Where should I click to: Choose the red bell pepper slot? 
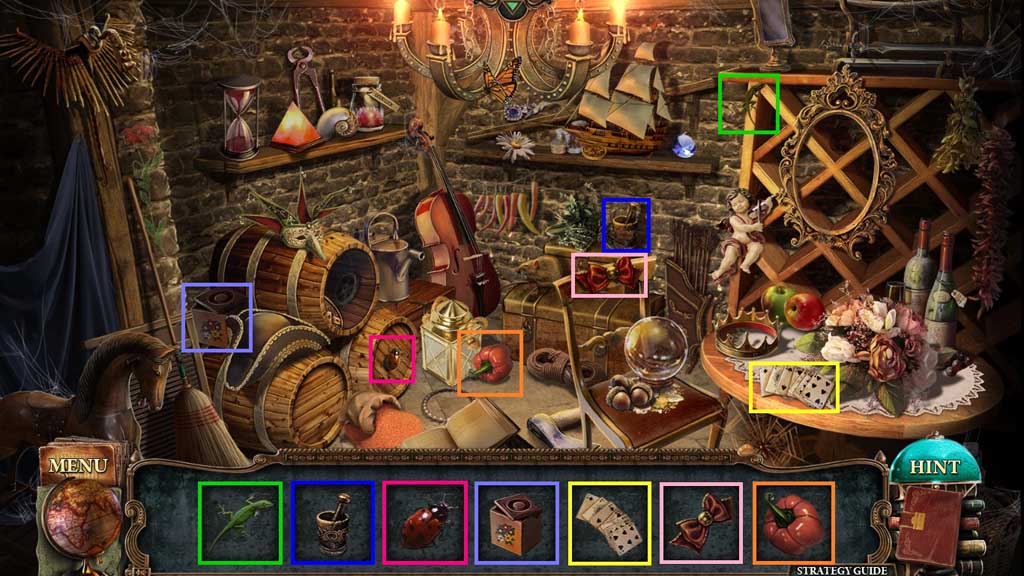click(793, 521)
